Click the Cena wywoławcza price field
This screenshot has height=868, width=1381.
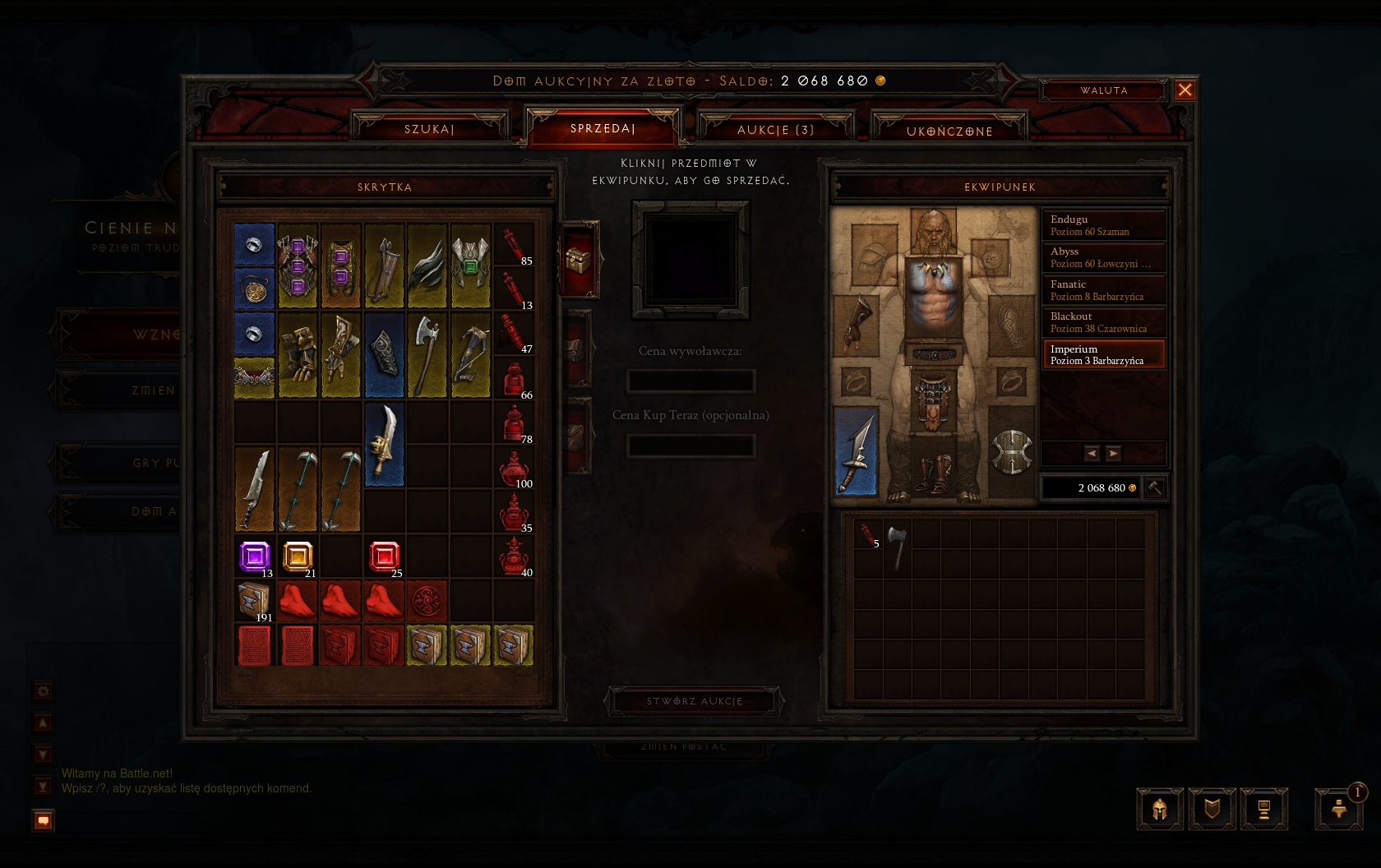[x=690, y=381]
